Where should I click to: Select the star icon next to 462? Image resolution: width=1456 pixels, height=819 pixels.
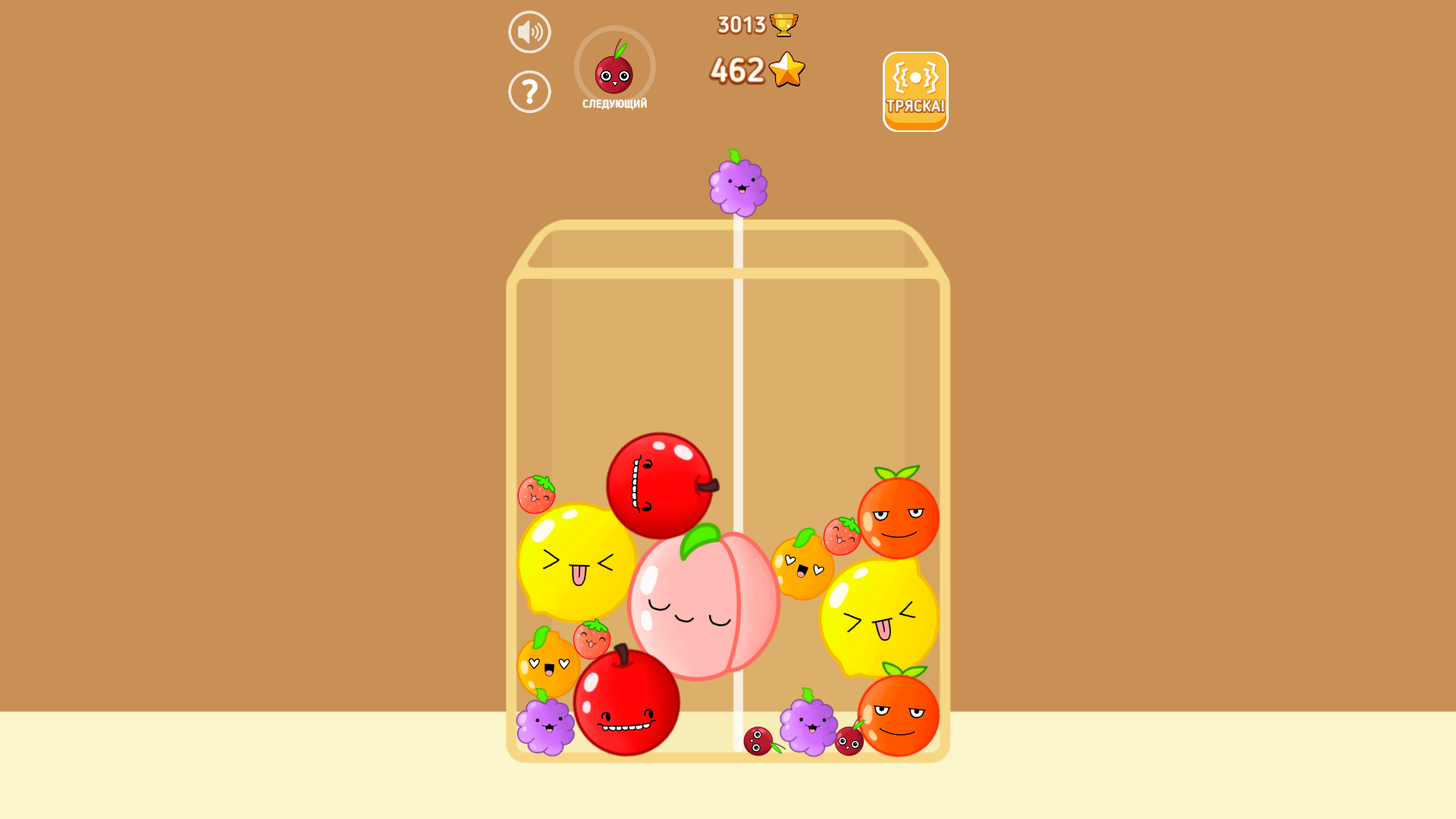click(786, 69)
